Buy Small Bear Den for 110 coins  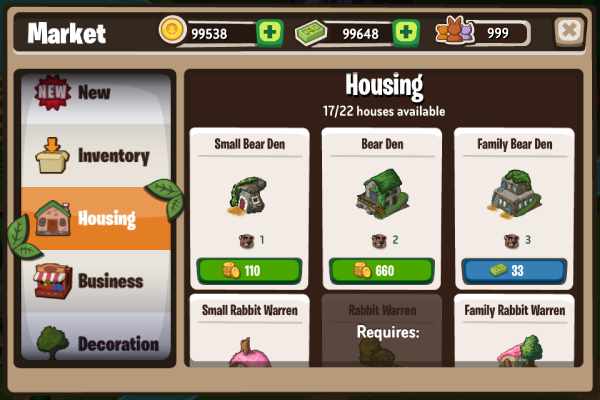tap(248, 271)
